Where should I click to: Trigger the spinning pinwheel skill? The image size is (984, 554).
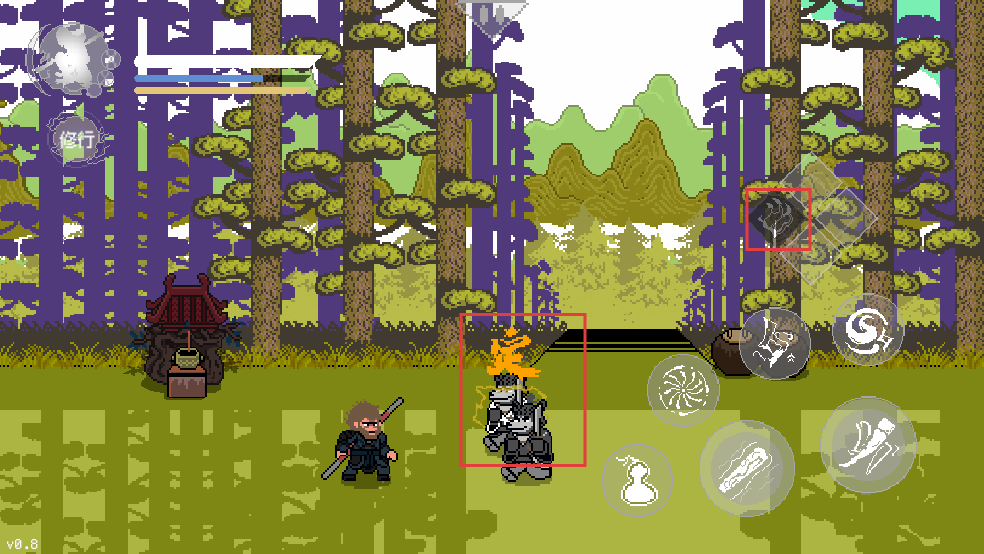(x=684, y=390)
